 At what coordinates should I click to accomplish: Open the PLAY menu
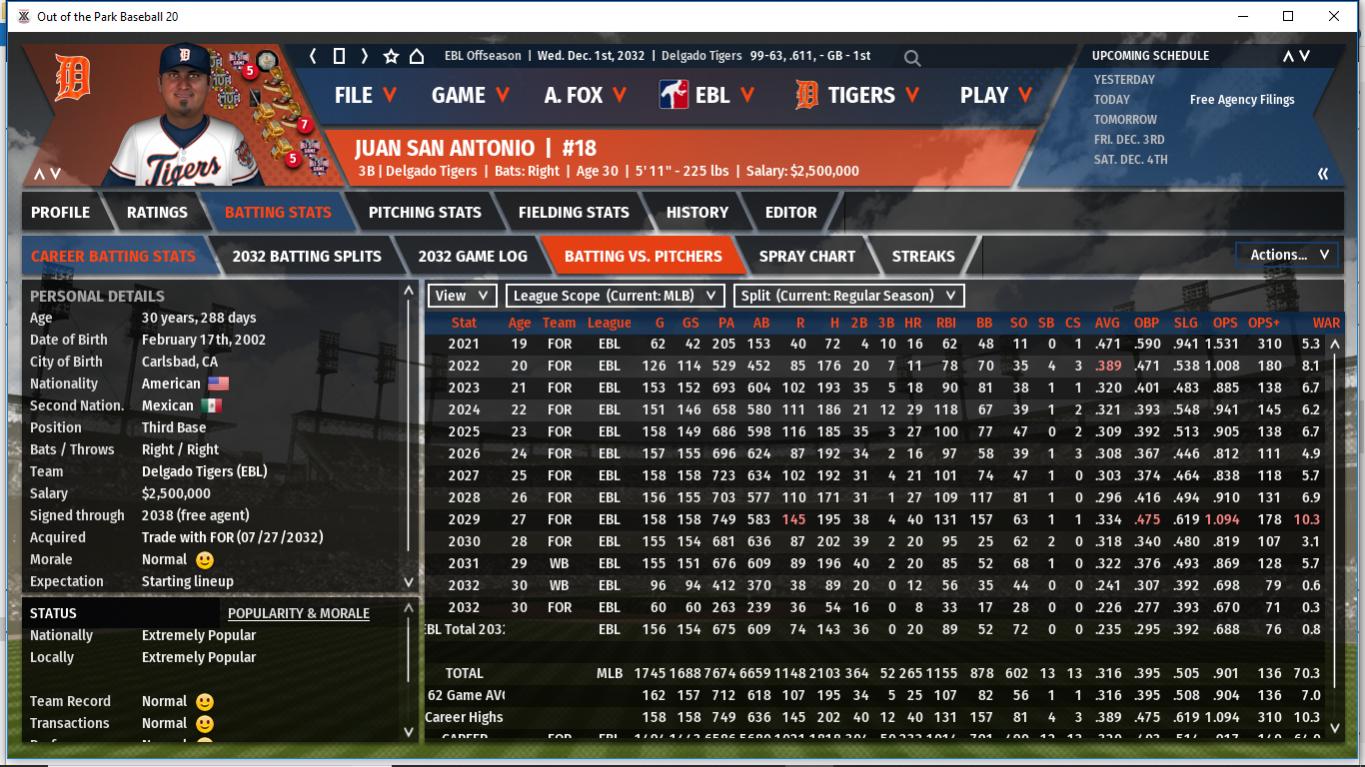click(995, 95)
